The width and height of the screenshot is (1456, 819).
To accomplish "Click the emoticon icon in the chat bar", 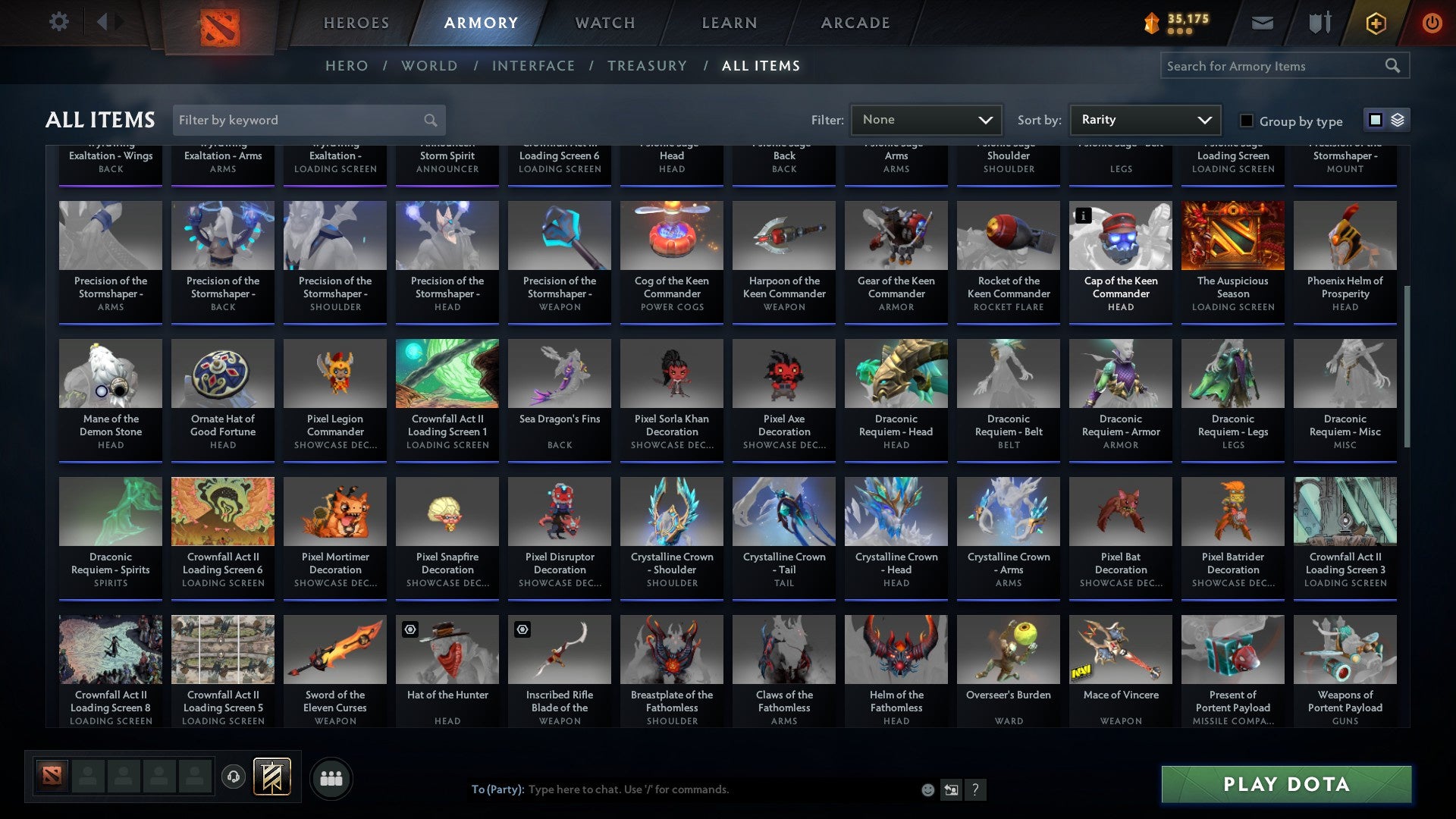I will [x=927, y=789].
